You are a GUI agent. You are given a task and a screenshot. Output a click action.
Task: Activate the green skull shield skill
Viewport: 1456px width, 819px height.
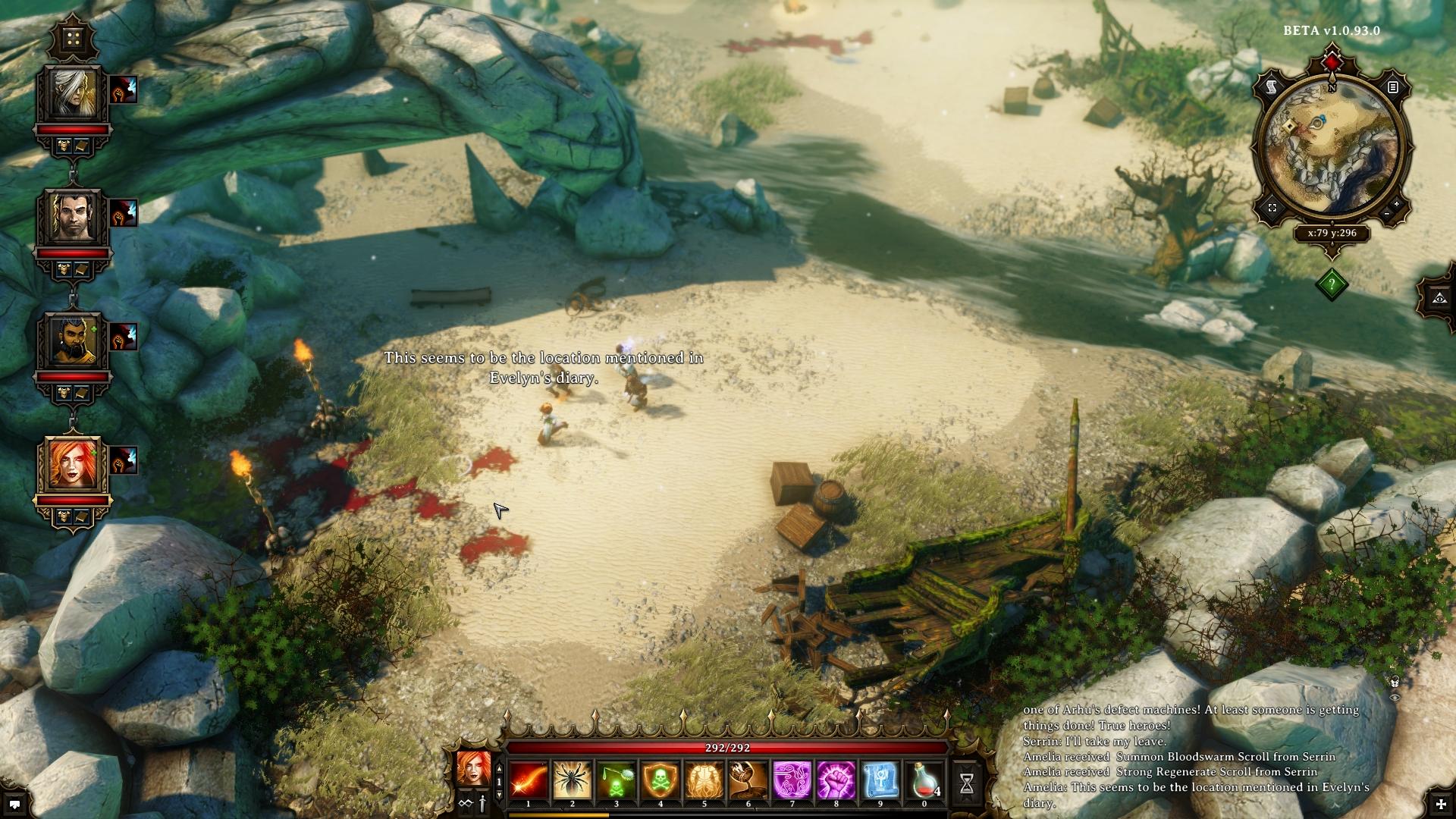(x=661, y=781)
